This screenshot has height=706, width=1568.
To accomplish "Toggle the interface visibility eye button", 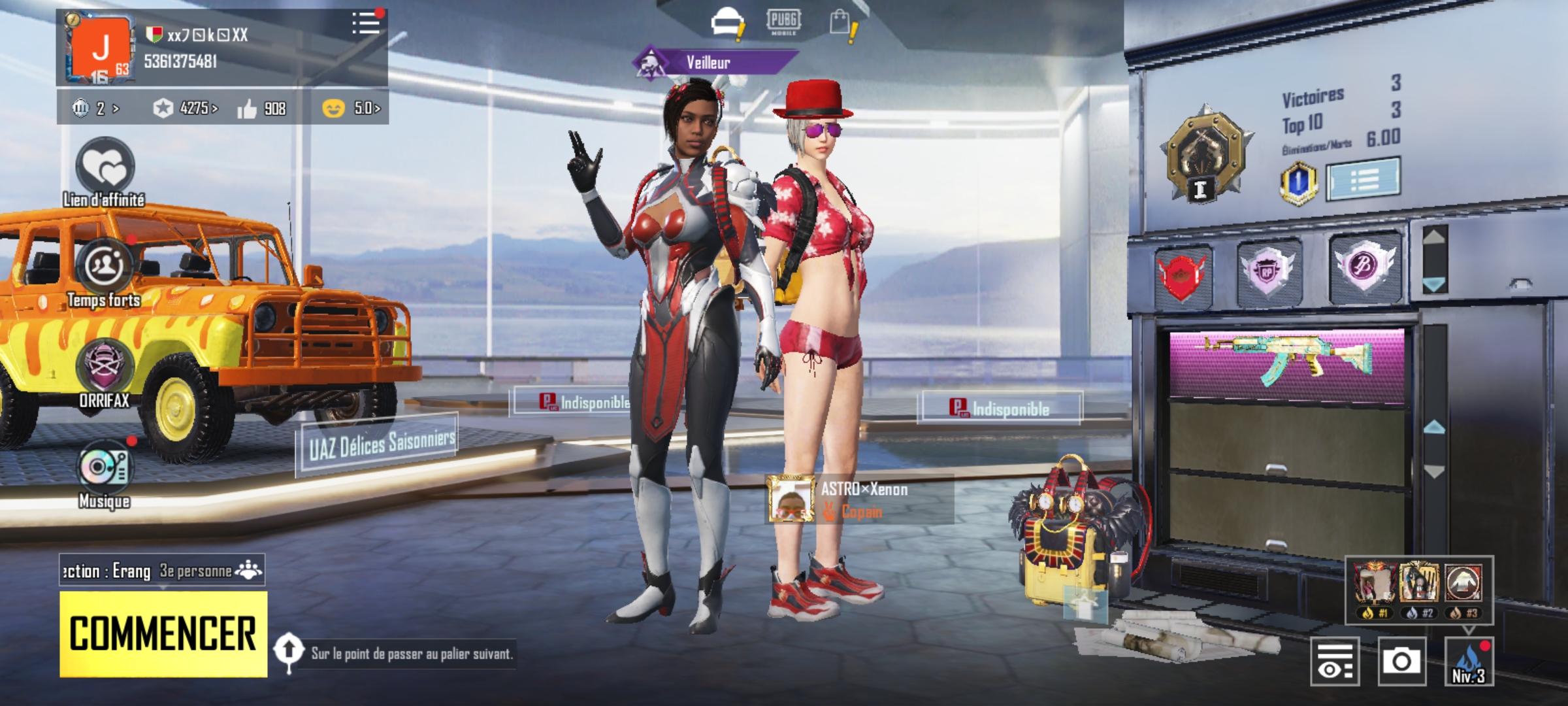I will point(1335,661).
